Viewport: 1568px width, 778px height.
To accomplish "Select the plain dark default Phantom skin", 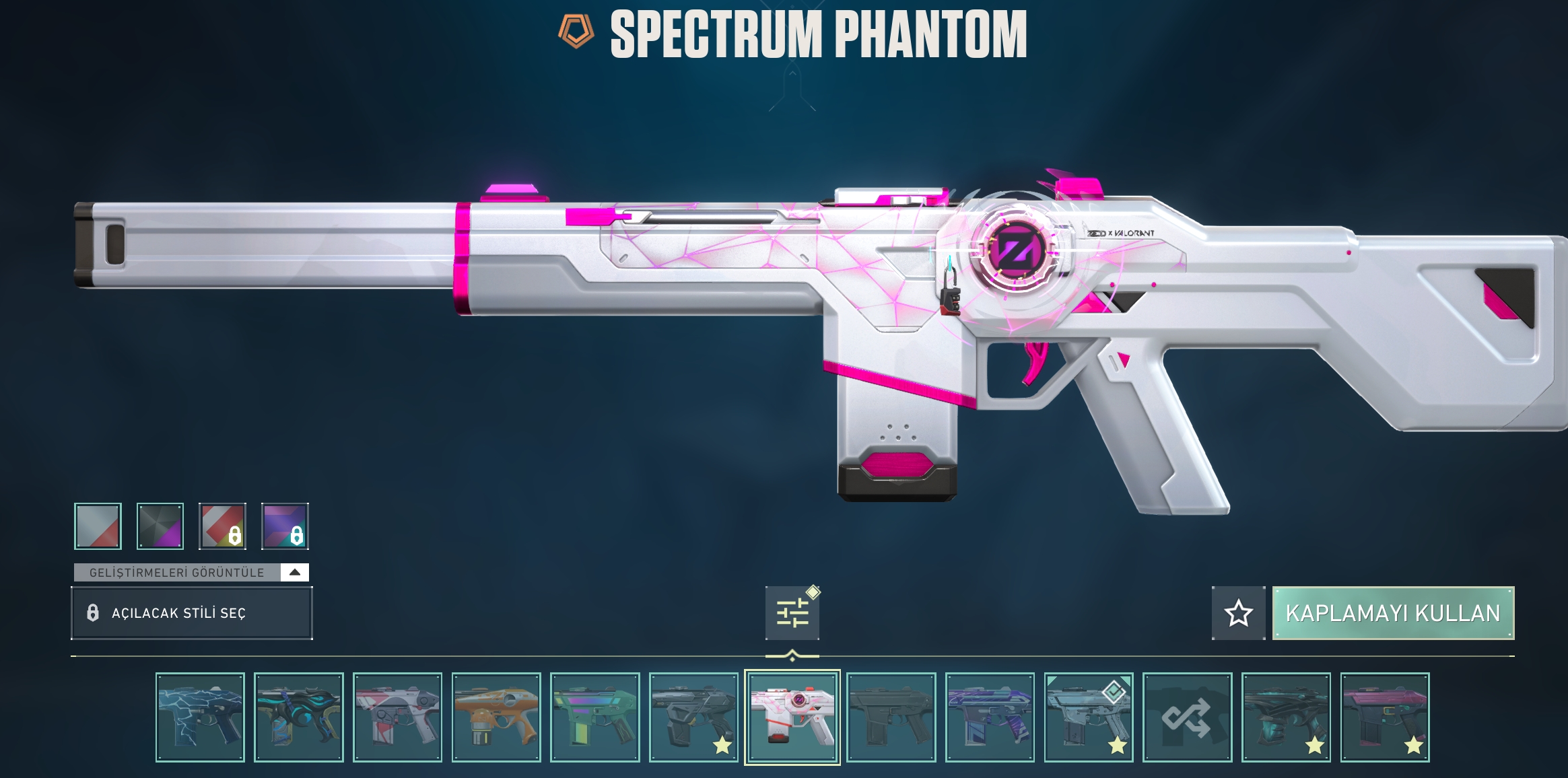I will [891, 717].
